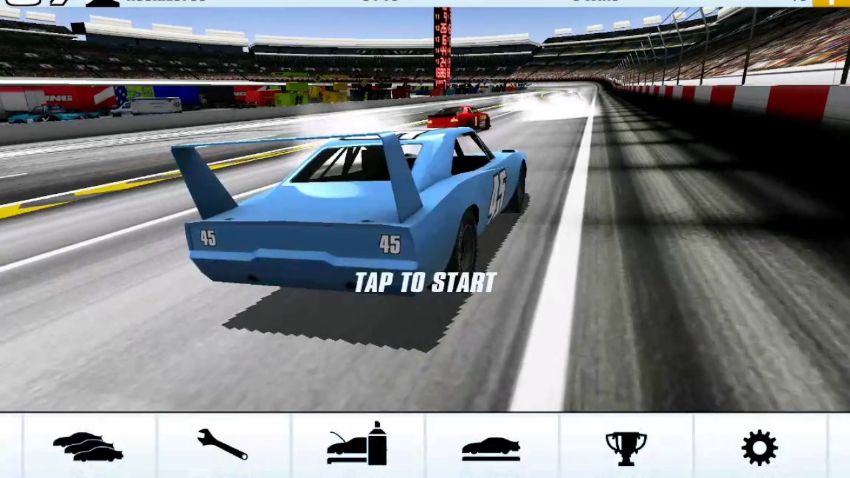The height and width of the screenshot is (478, 850).
Task: Open the trophy achievements menu
Action: coord(626,447)
